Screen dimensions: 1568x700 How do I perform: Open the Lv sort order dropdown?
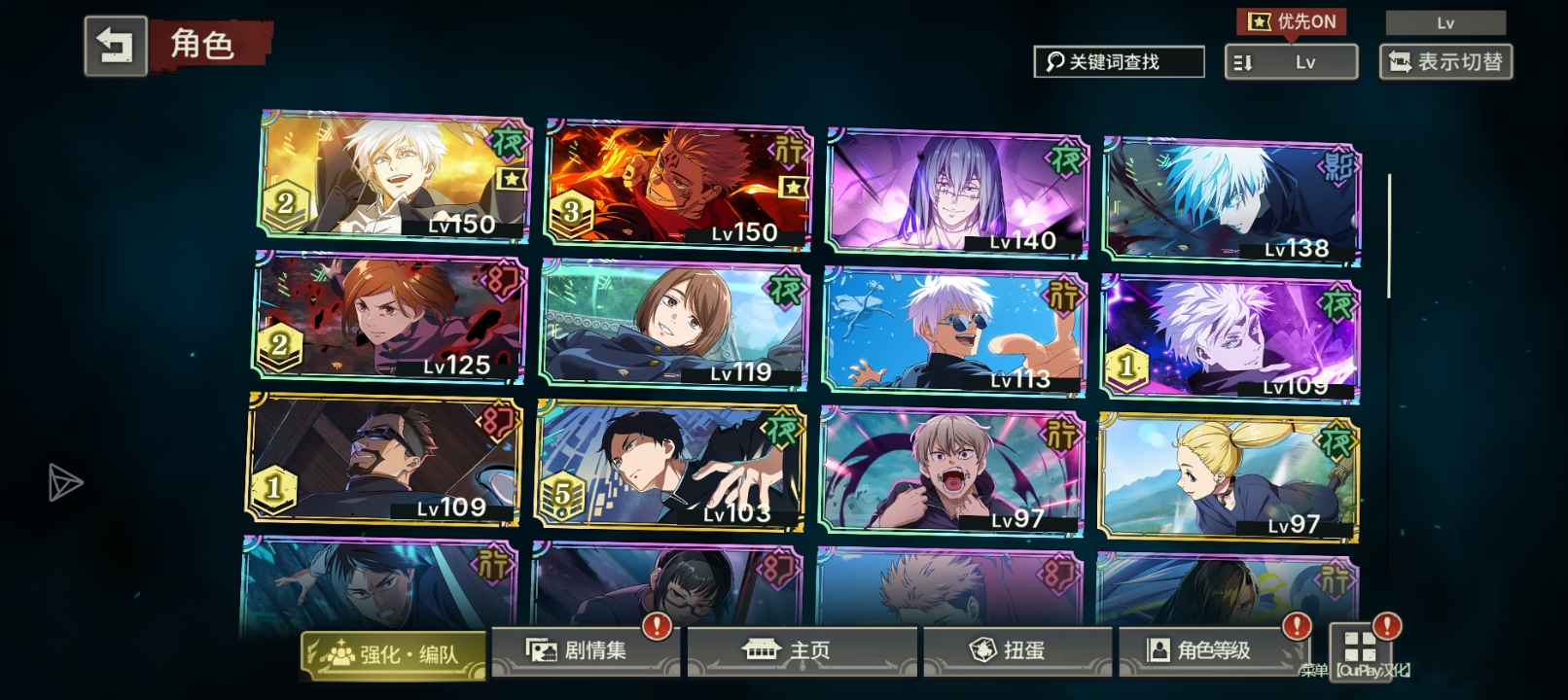click(1291, 62)
